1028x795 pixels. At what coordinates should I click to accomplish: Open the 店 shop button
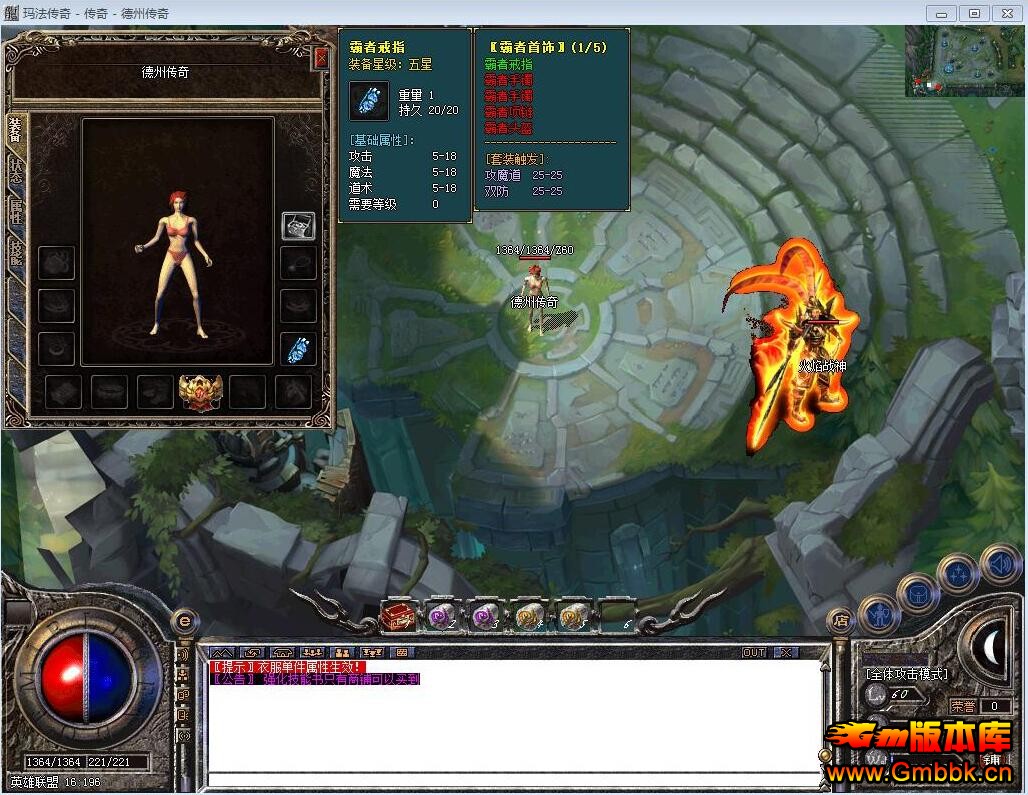click(841, 620)
